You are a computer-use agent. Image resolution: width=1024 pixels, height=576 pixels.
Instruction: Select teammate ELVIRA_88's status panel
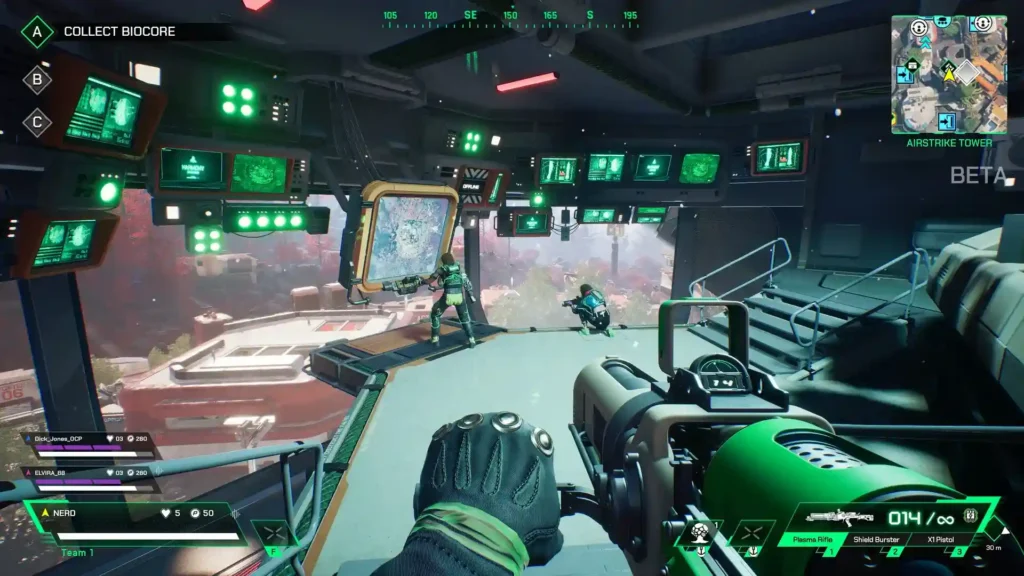[90, 477]
